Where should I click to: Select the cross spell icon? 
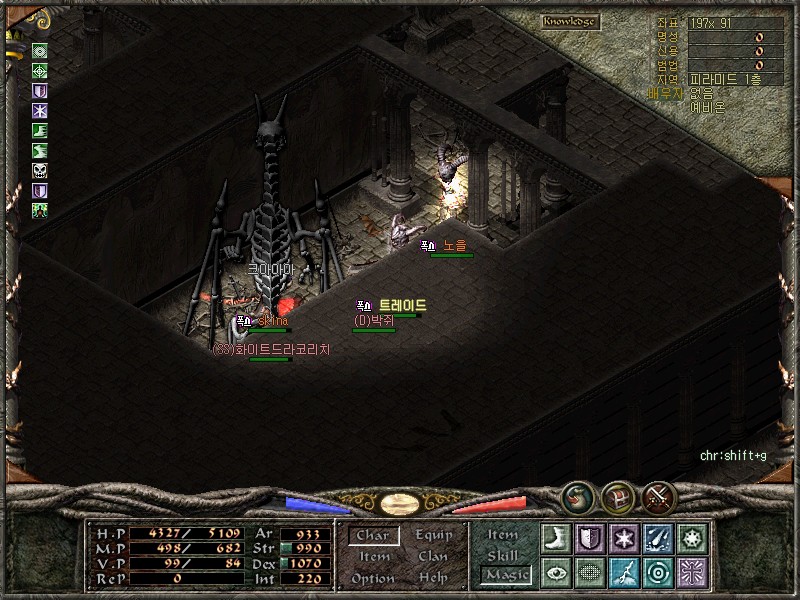click(691, 573)
